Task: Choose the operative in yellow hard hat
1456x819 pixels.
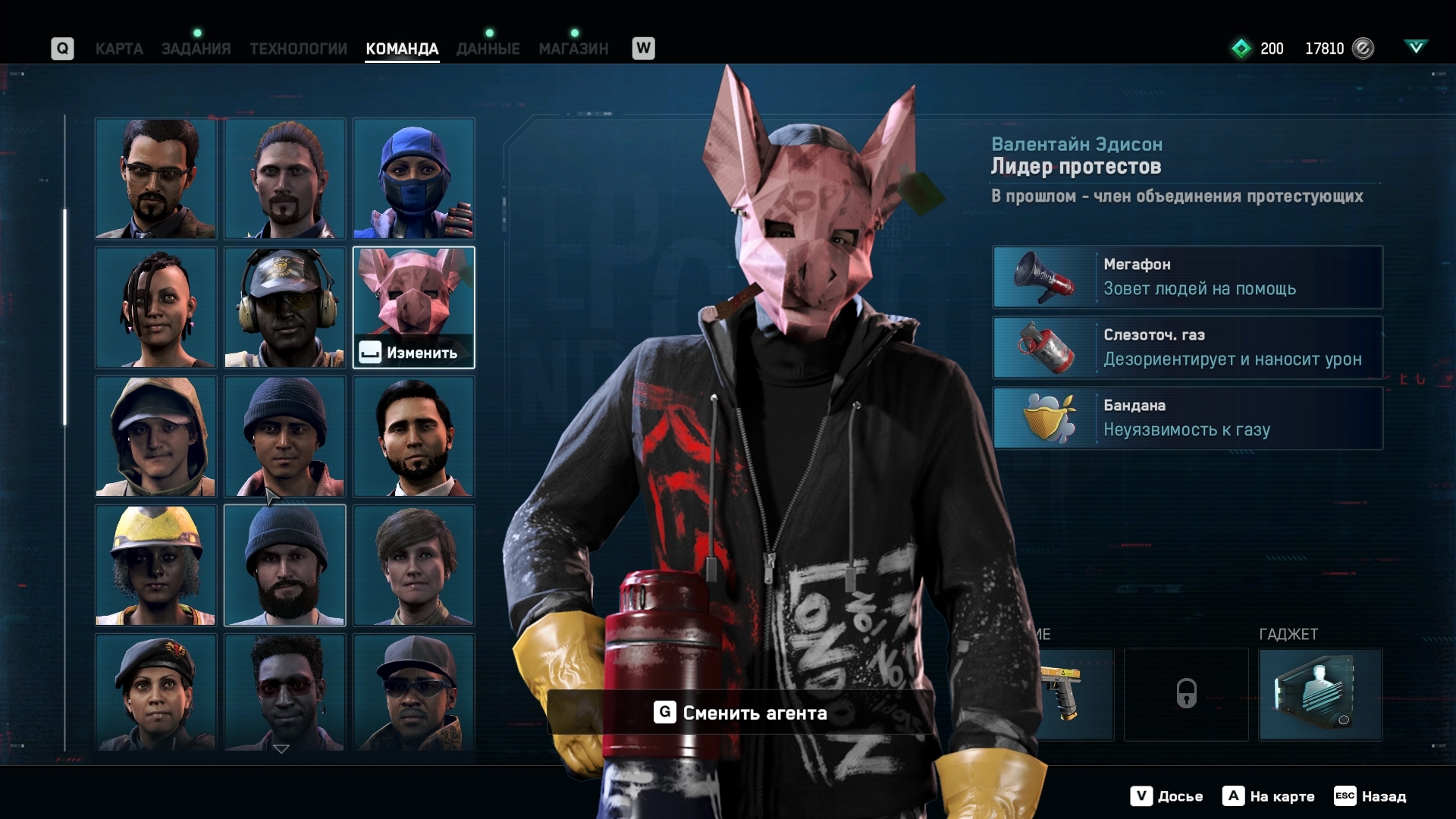Action: click(155, 565)
